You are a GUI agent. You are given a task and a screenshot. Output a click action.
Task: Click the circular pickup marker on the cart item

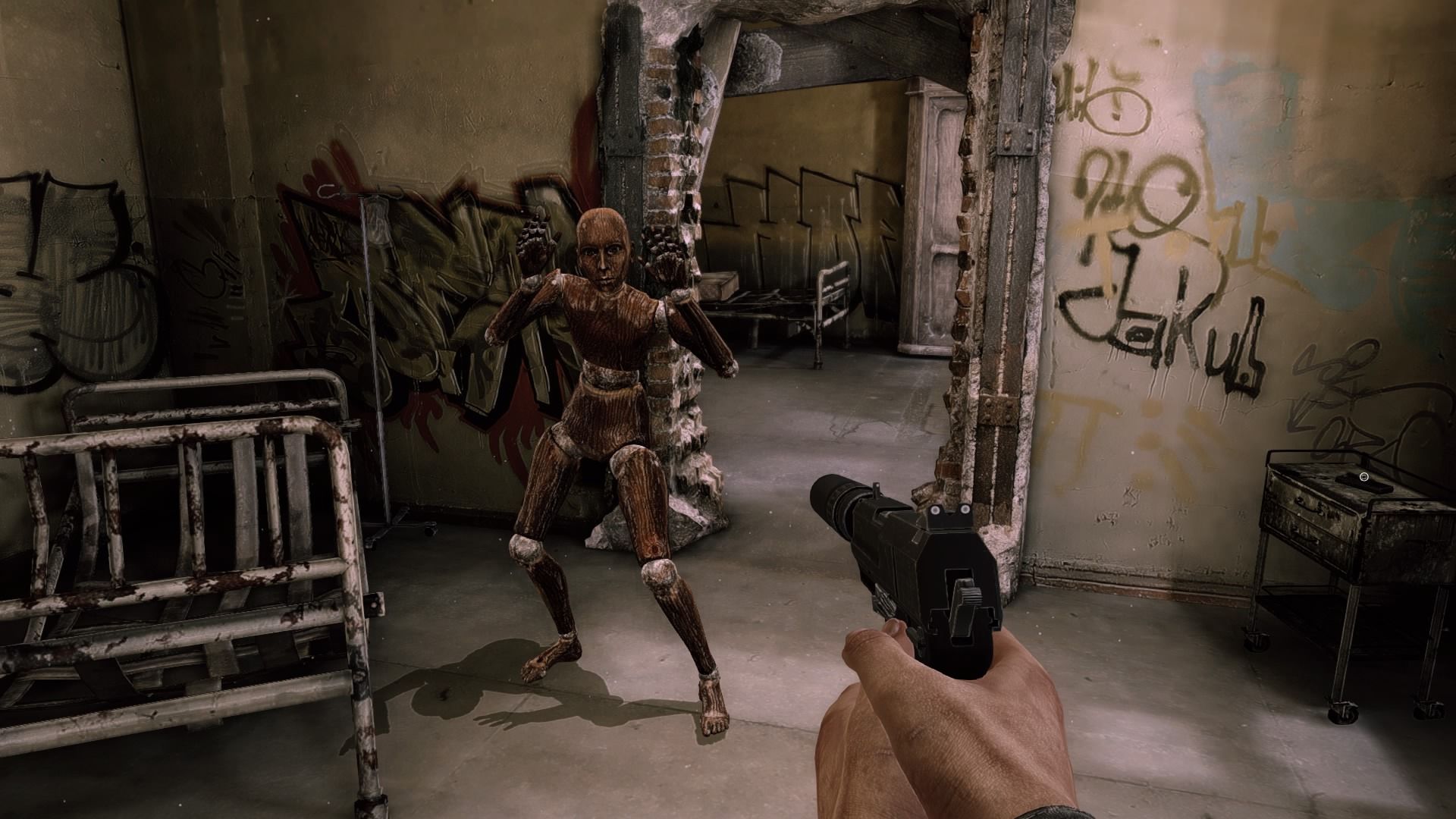[x=1363, y=477]
